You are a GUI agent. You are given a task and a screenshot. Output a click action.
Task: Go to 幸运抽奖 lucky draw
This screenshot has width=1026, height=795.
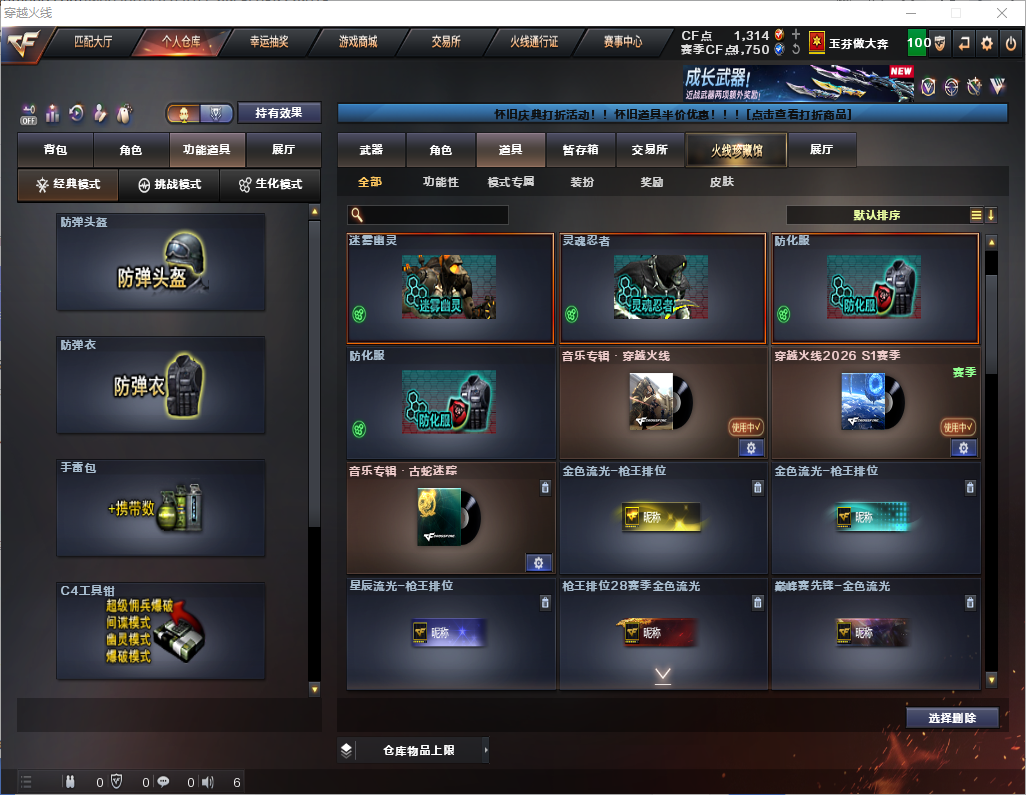tap(268, 42)
